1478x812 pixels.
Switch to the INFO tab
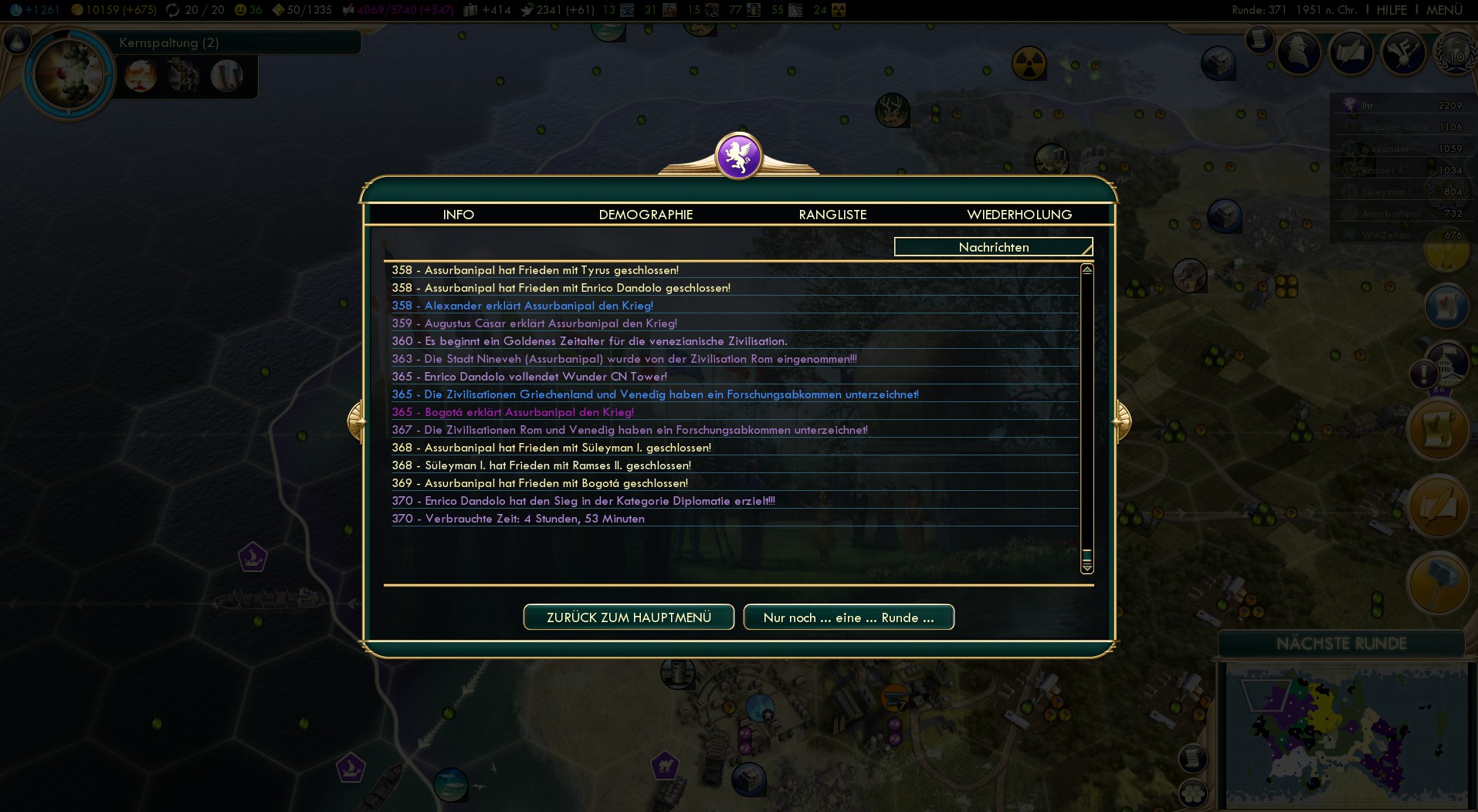point(458,215)
